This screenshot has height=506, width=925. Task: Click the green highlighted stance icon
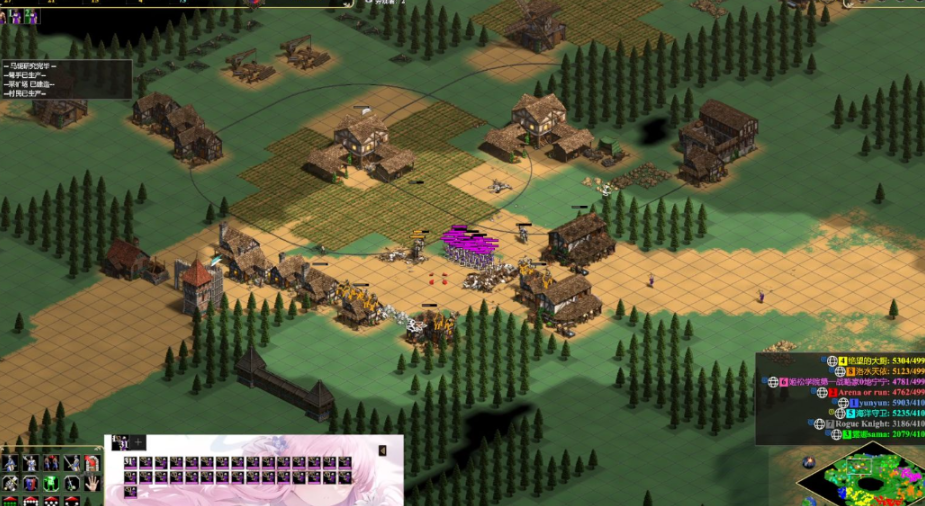50,482
